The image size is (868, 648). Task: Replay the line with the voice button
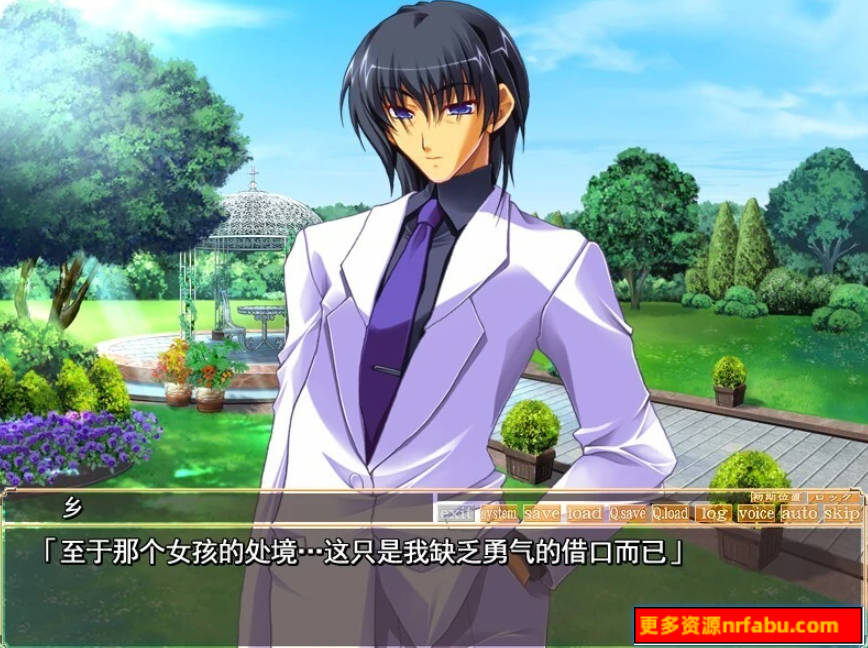pos(756,513)
